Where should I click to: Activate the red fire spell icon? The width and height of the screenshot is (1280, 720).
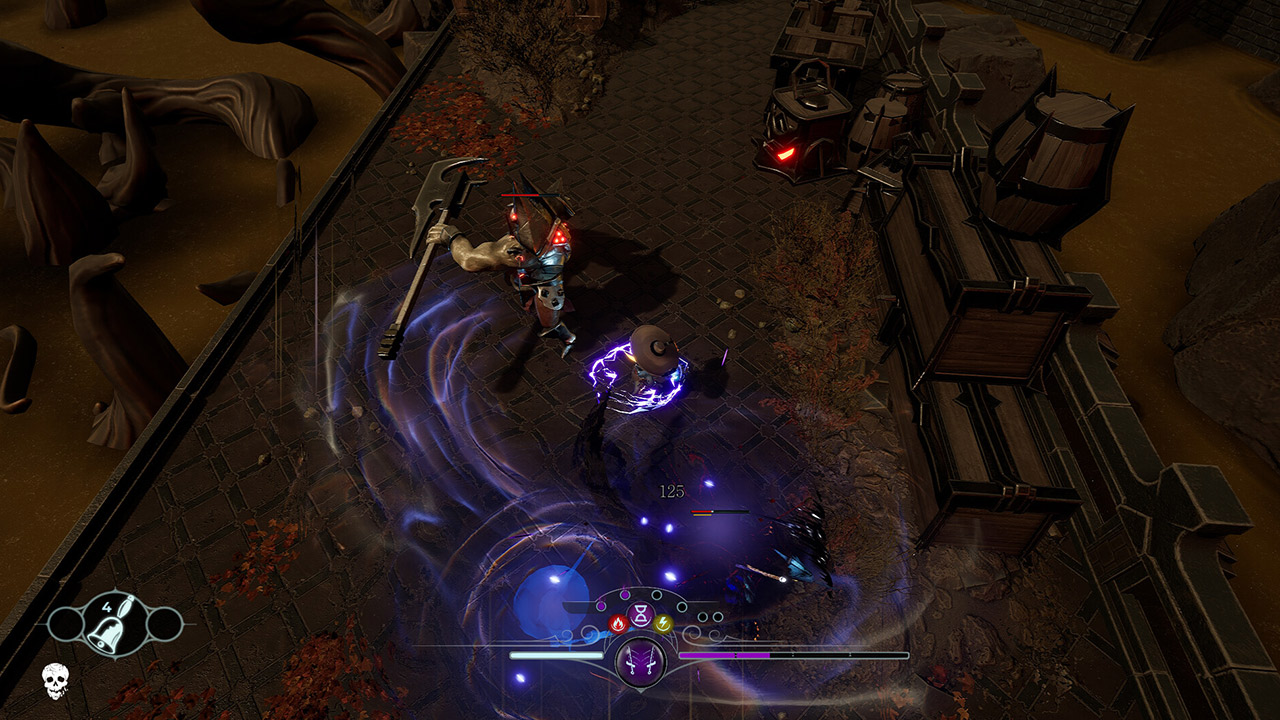pos(618,624)
